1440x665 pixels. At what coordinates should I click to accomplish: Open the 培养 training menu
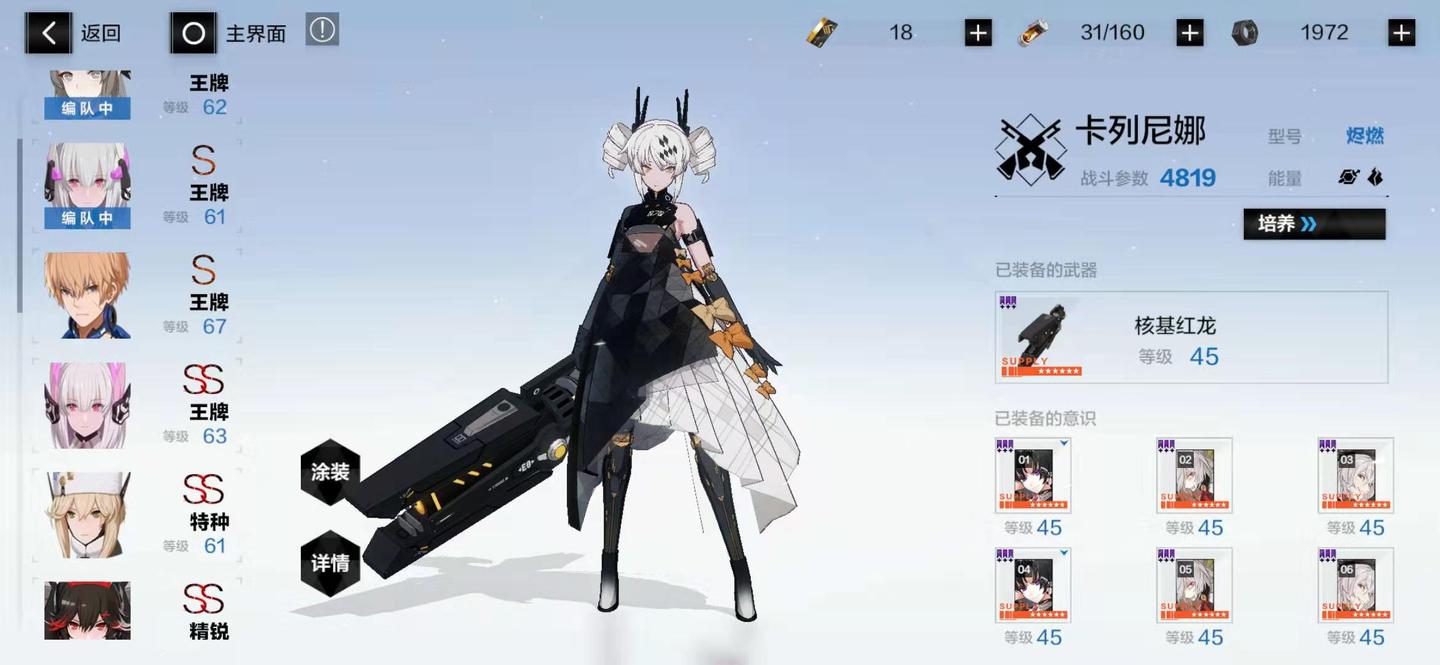pos(1314,224)
